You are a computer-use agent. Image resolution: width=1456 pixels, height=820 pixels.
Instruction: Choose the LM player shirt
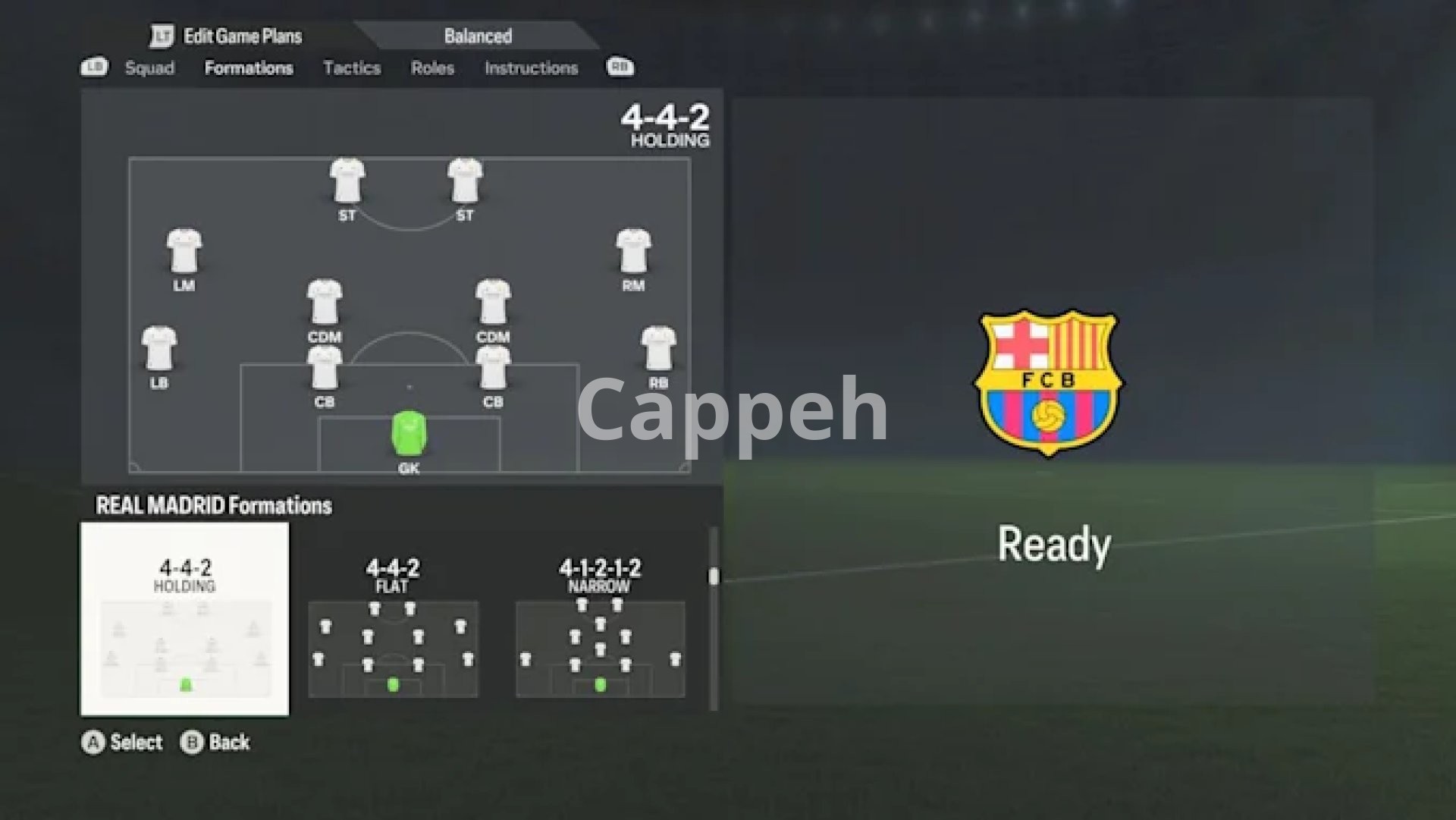point(184,252)
